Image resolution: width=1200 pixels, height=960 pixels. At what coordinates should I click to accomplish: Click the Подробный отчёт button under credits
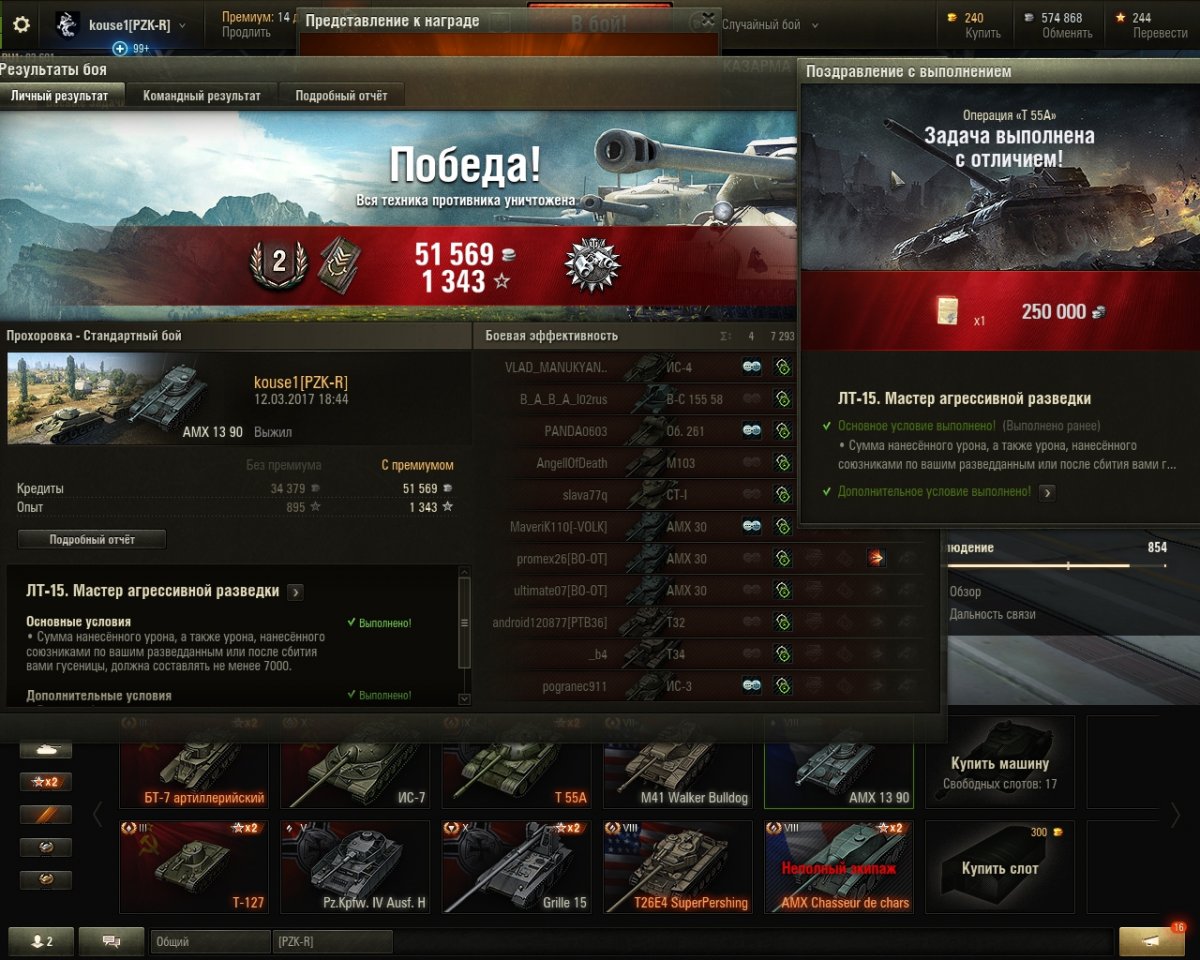coord(92,539)
